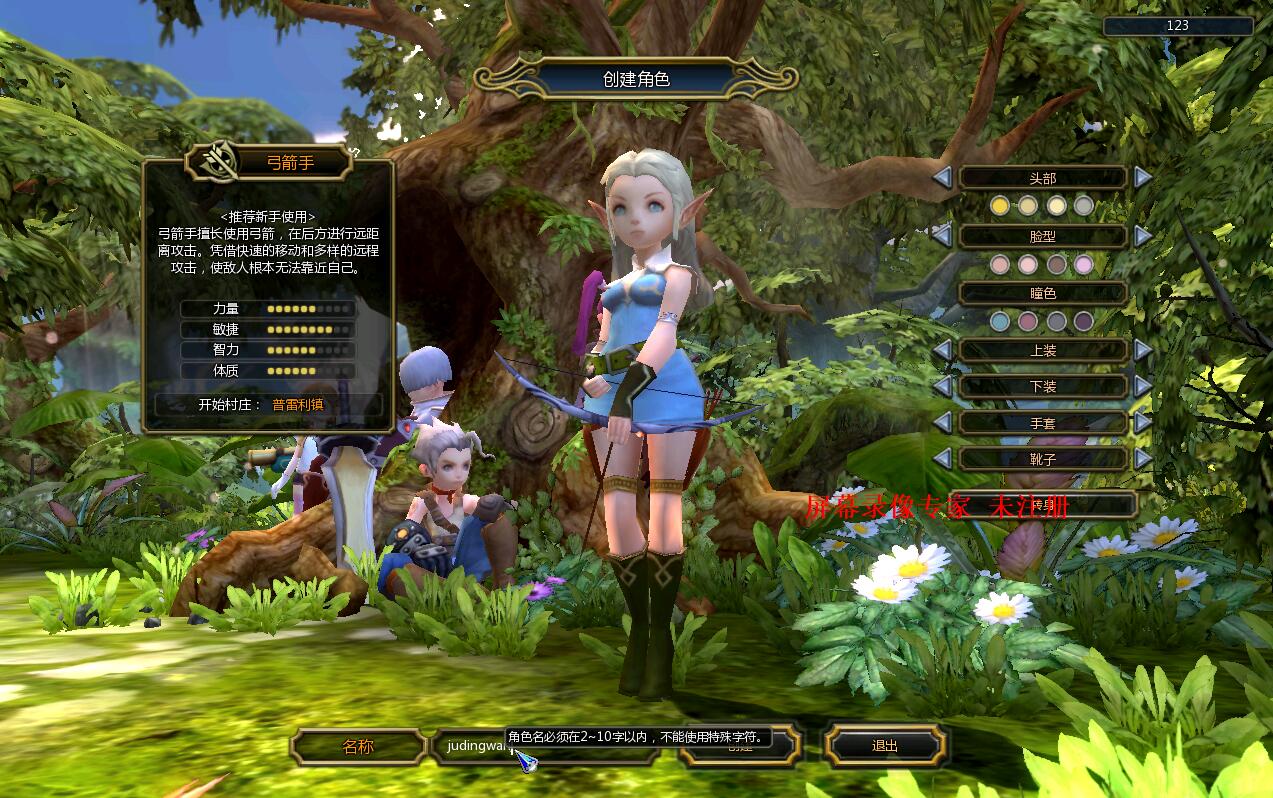Click the character name input field

tap(470, 746)
